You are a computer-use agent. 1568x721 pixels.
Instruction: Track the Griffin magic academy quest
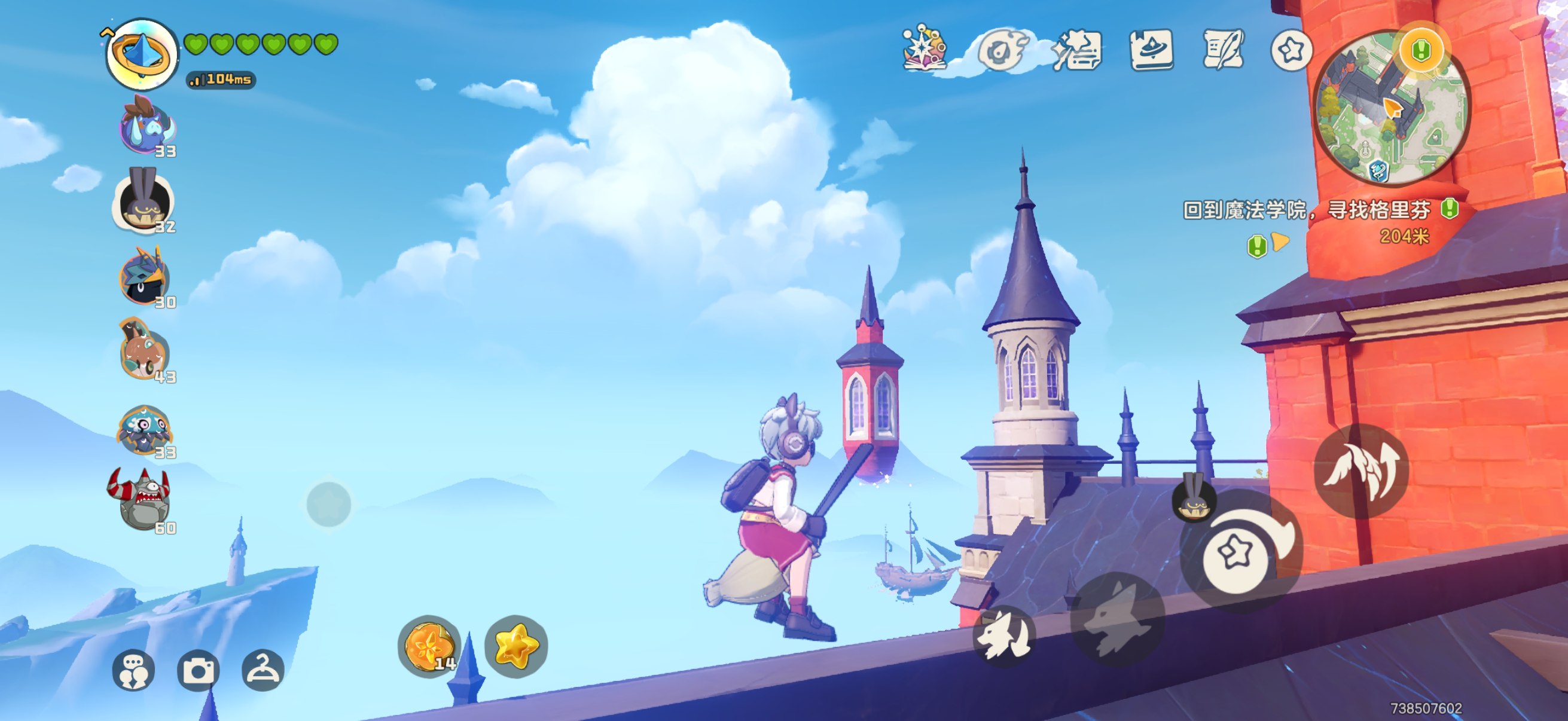point(1305,210)
